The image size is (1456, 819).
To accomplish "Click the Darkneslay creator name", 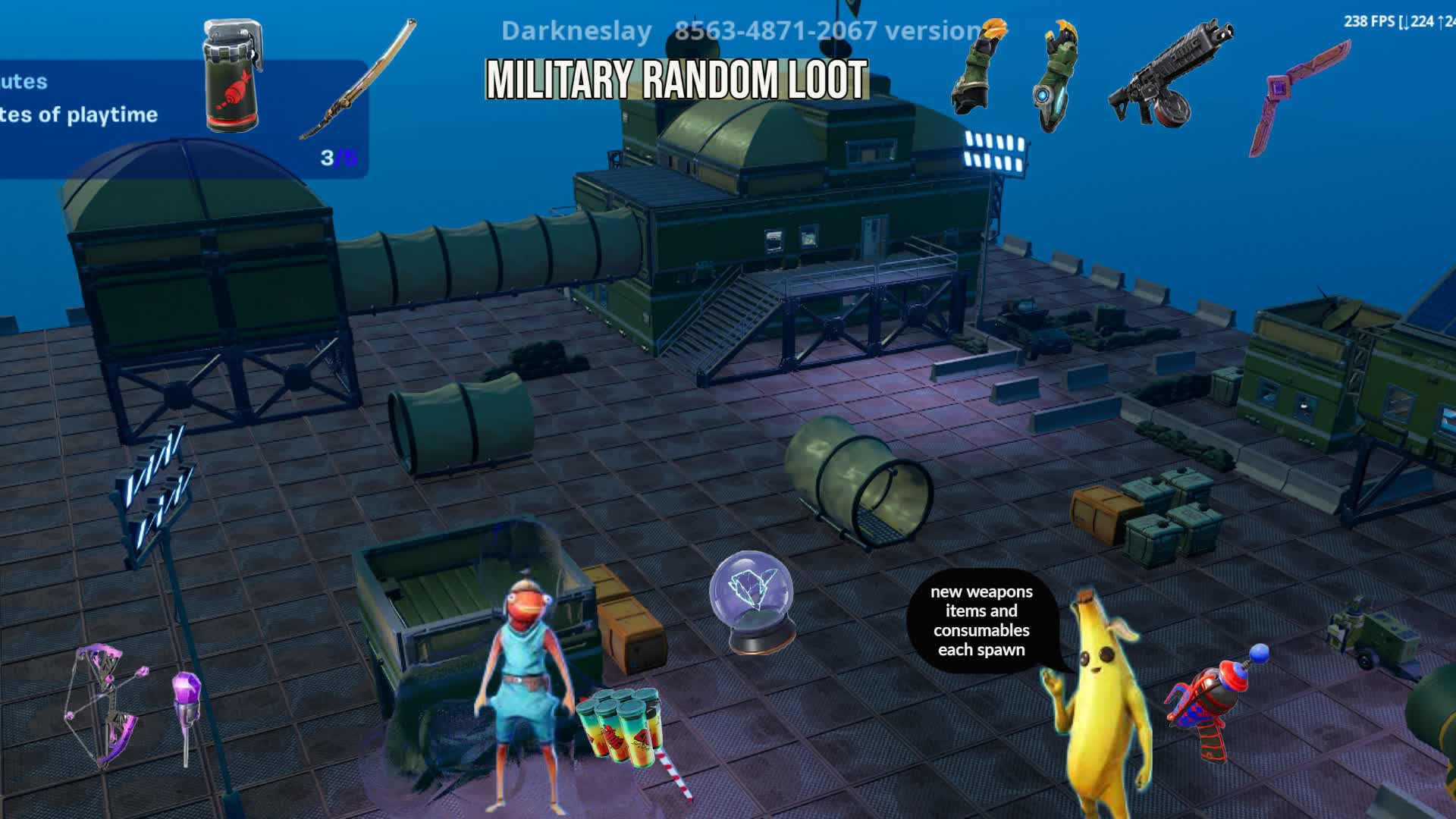I will (x=576, y=32).
